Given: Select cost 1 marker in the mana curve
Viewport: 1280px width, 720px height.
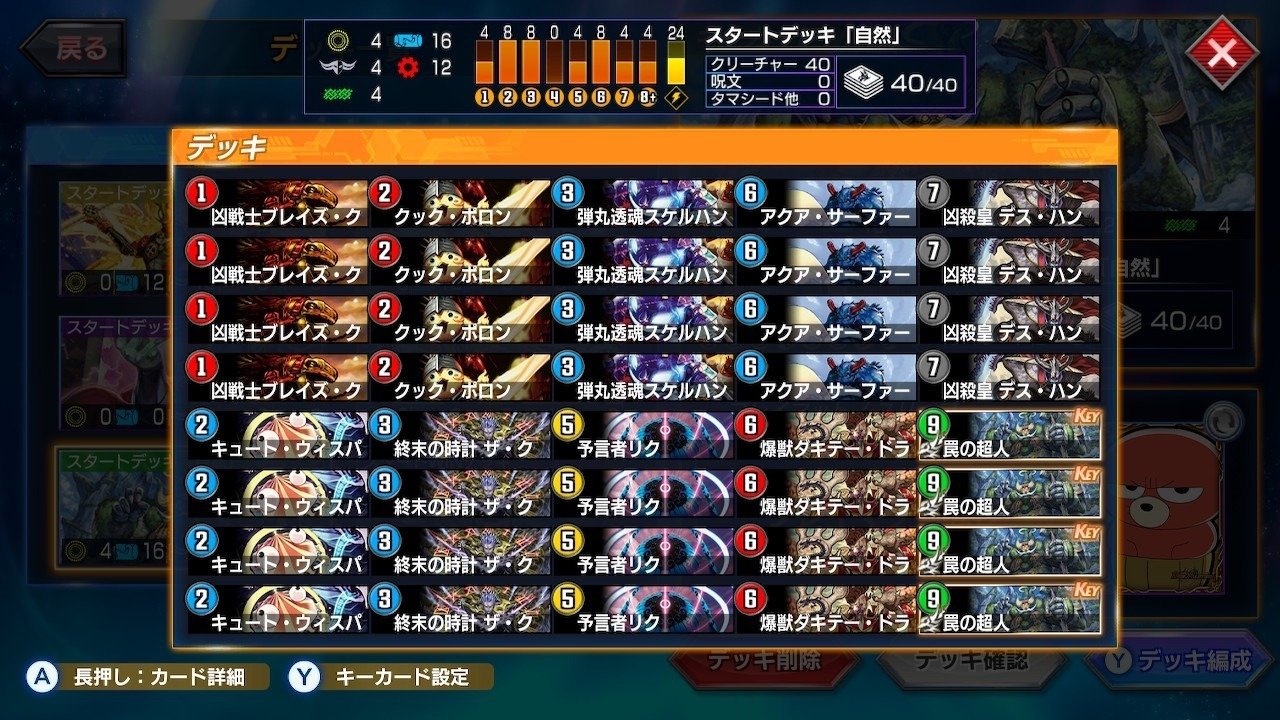Looking at the screenshot, I should [x=483, y=96].
